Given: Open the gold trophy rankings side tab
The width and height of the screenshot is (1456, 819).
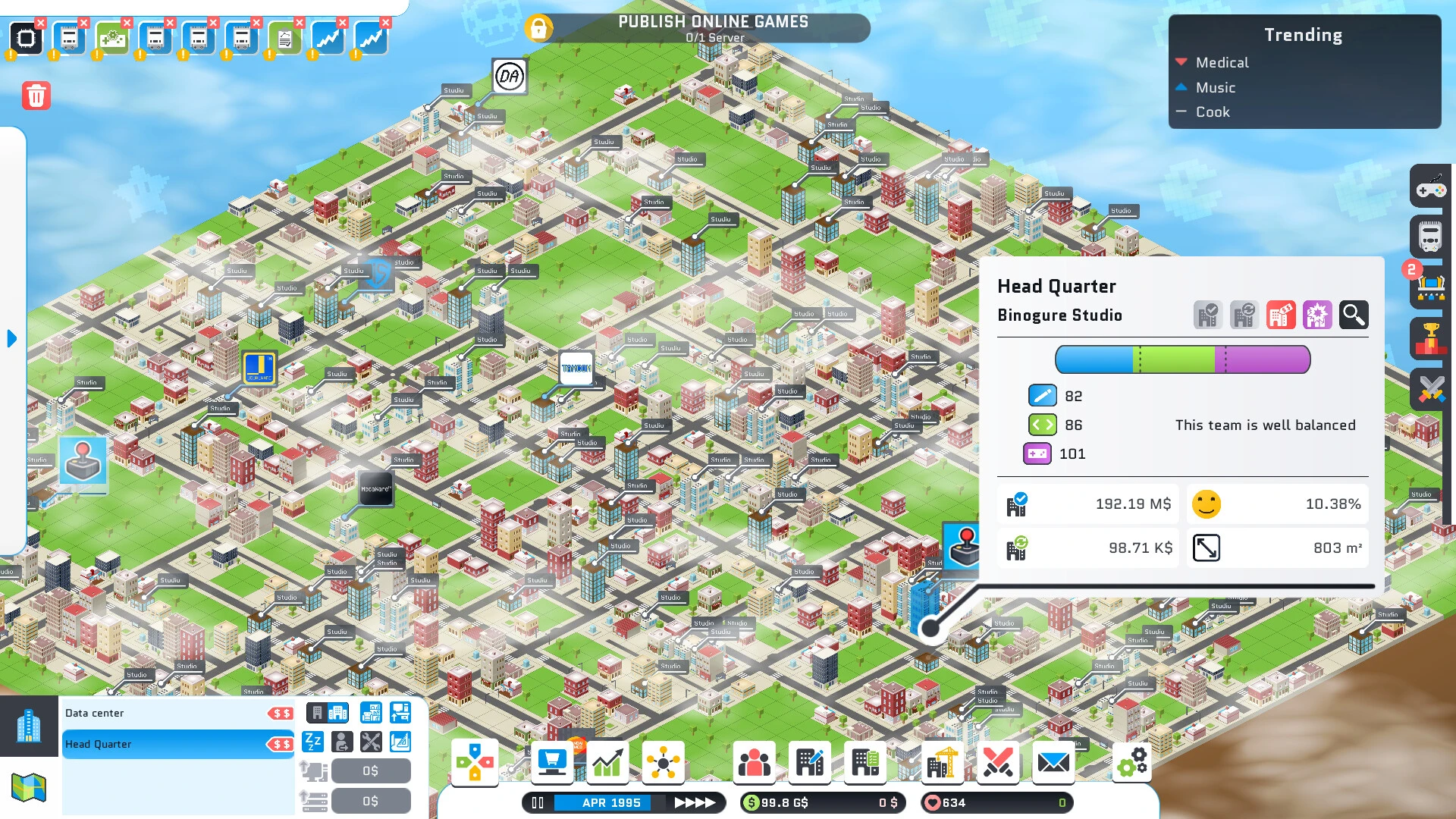Looking at the screenshot, I should coord(1431,337).
